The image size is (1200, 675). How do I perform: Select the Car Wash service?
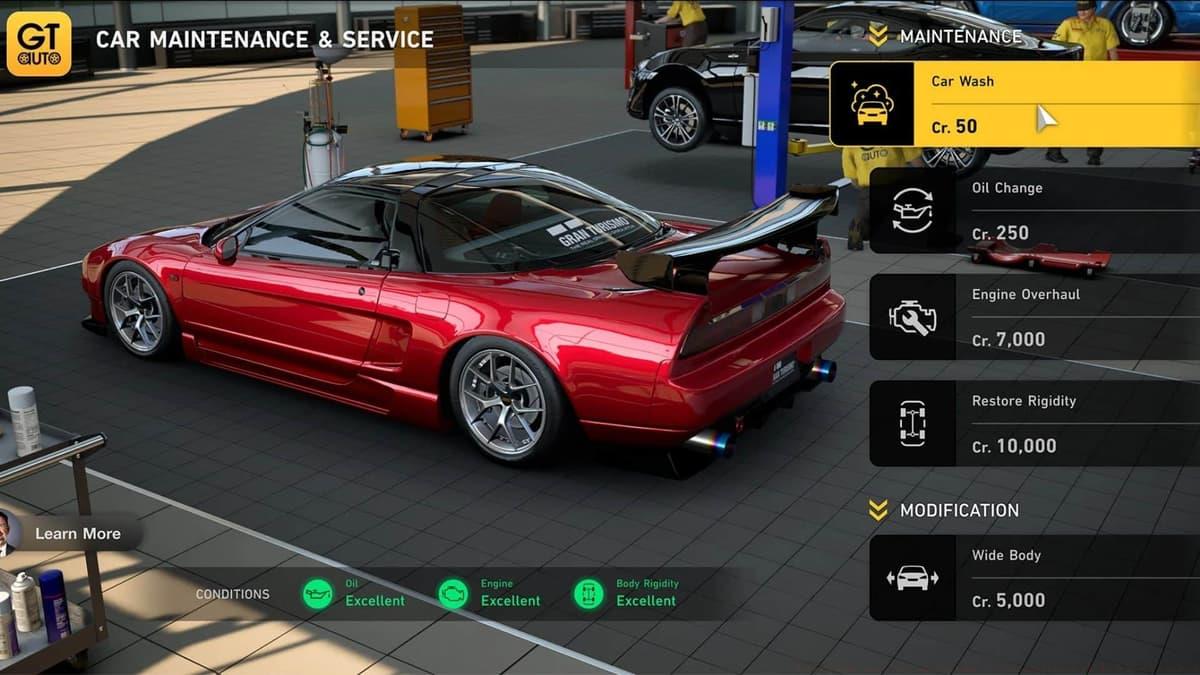tap(1012, 104)
